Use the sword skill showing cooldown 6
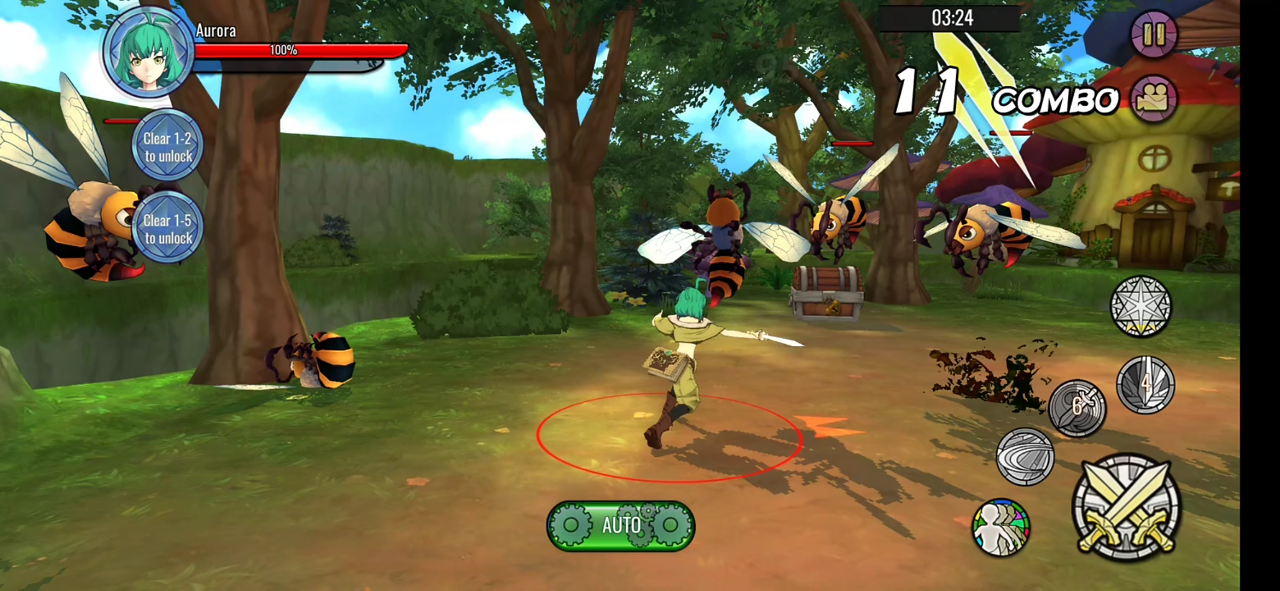This screenshot has height=591, width=1280. click(x=1077, y=408)
